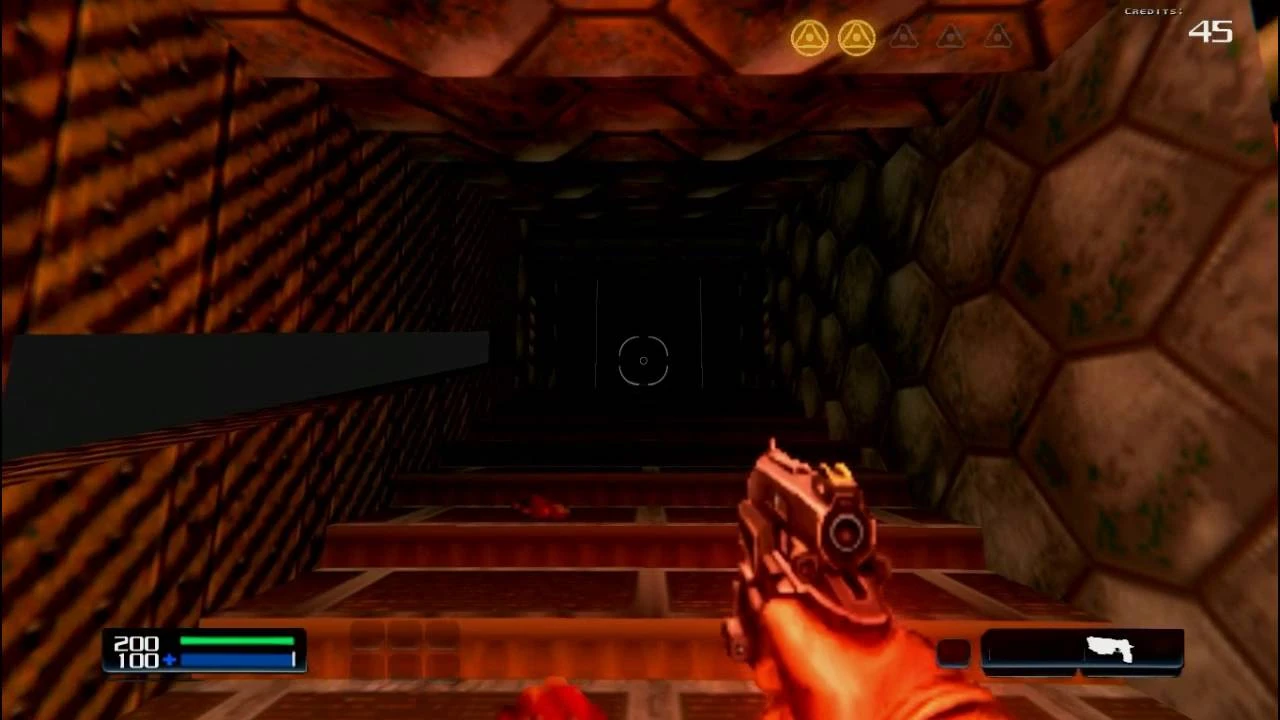Select the fourth greyed triangle emblem
Image resolution: width=1280 pixels, height=720 pixels.
click(950, 36)
